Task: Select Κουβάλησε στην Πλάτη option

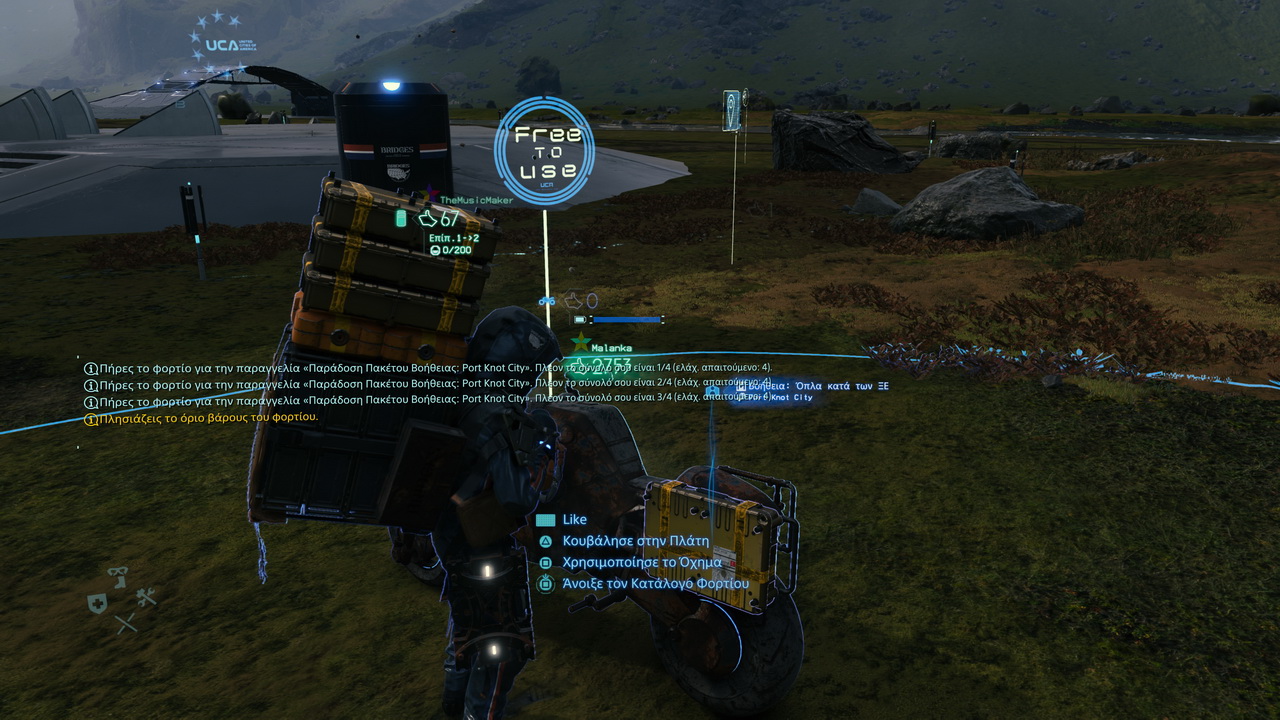Action: pyautogui.click(x=635, y=541)
